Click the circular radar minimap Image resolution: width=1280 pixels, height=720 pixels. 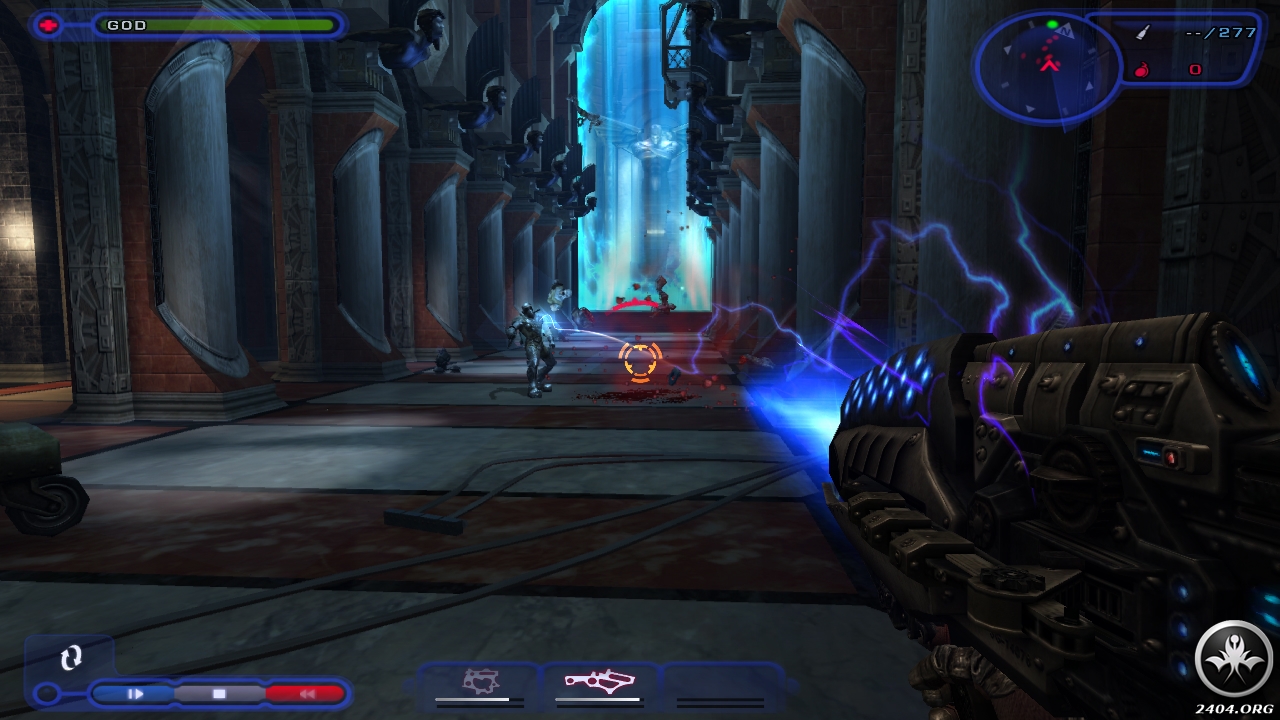pos(1048,62)
